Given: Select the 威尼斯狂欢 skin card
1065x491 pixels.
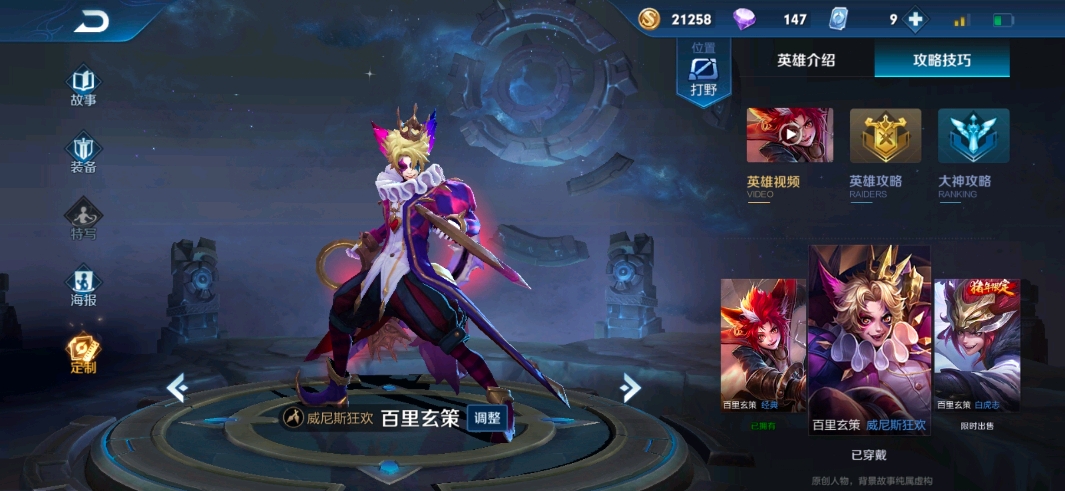Looking at the screenshot, I should (869, 340).
